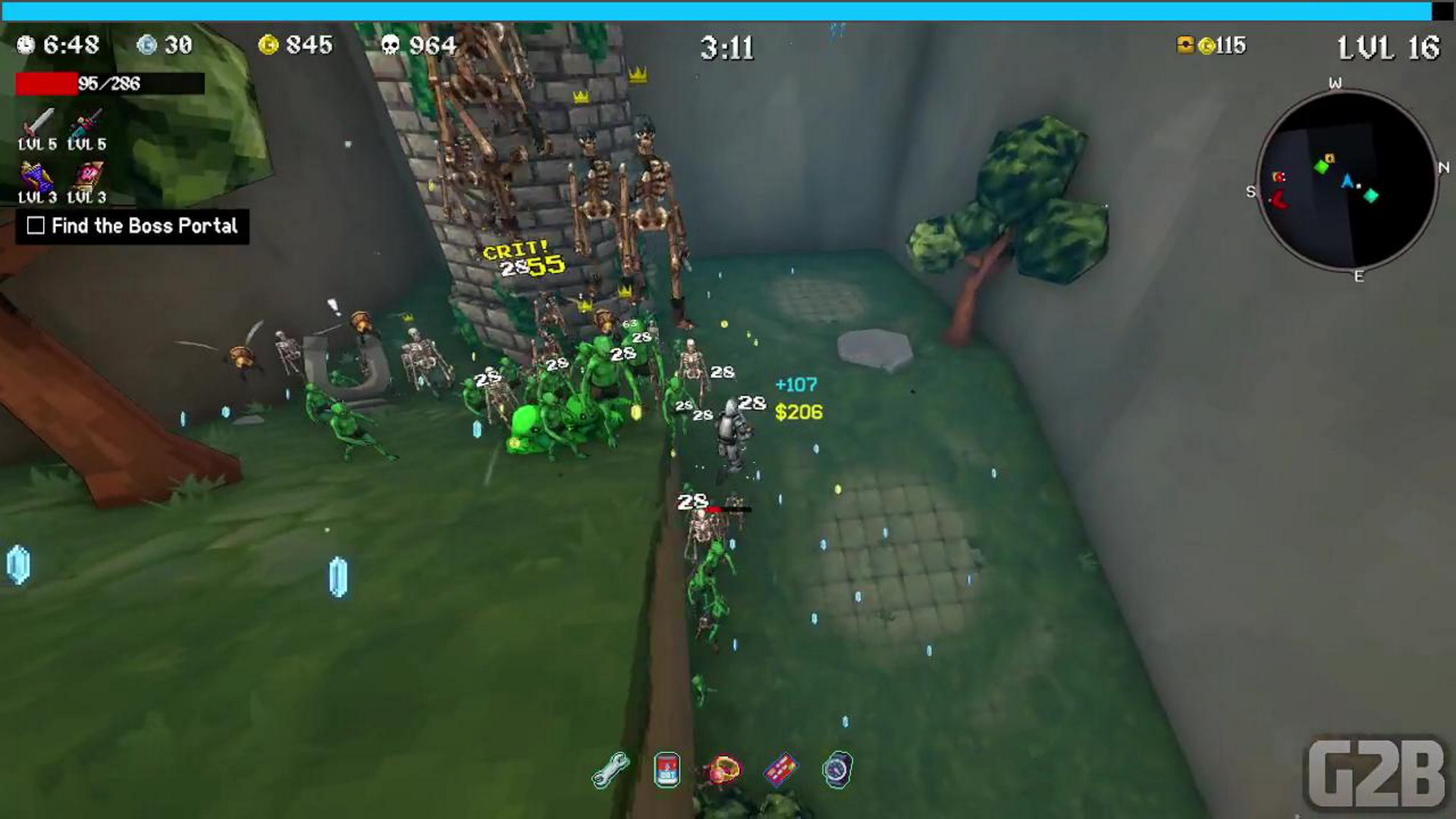Viewport: 1456px width, 819px height.
Task: Select the red and white can item
Action: pos(667,770)
